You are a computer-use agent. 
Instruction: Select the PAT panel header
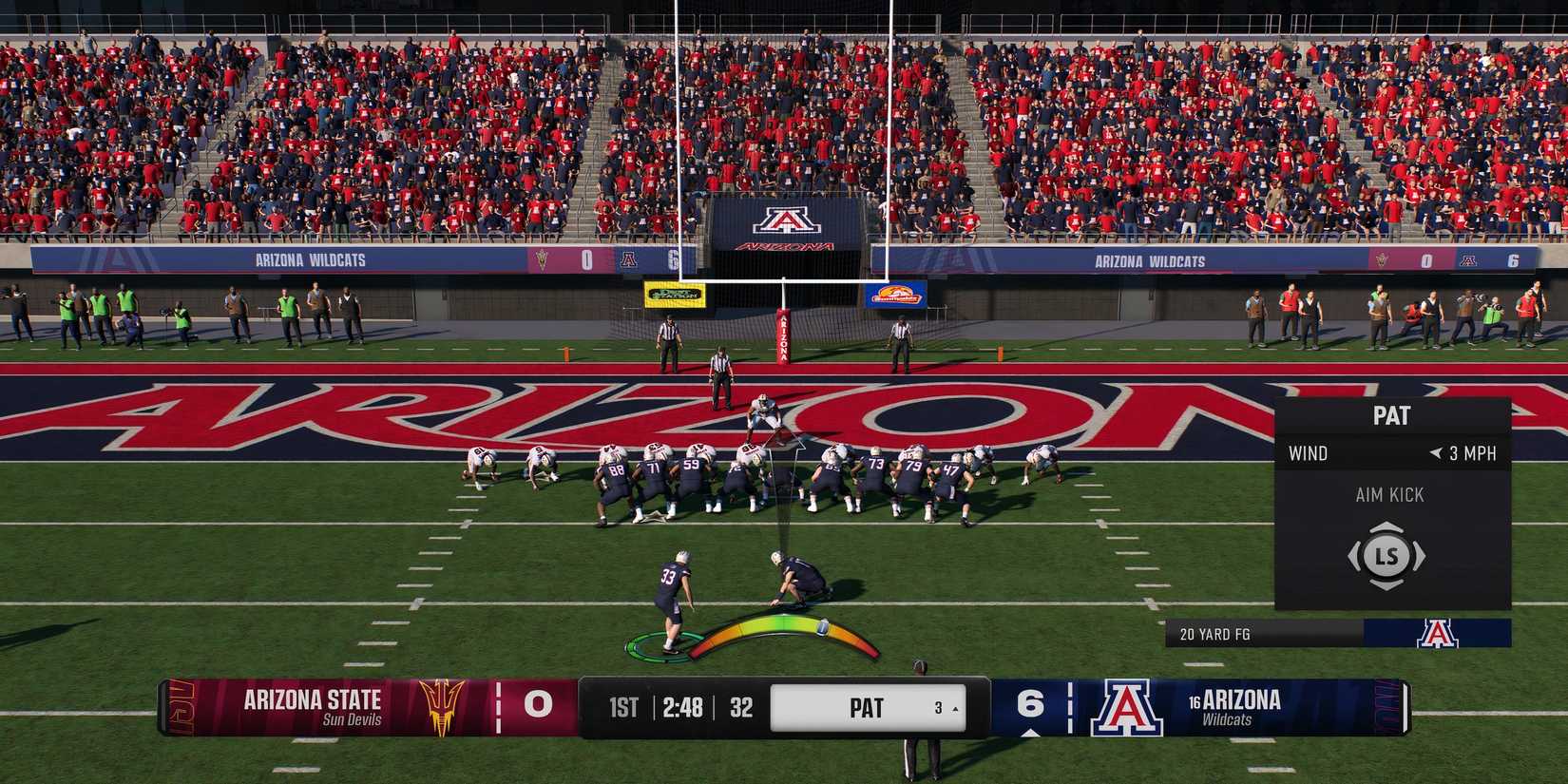pos(1389,414)
